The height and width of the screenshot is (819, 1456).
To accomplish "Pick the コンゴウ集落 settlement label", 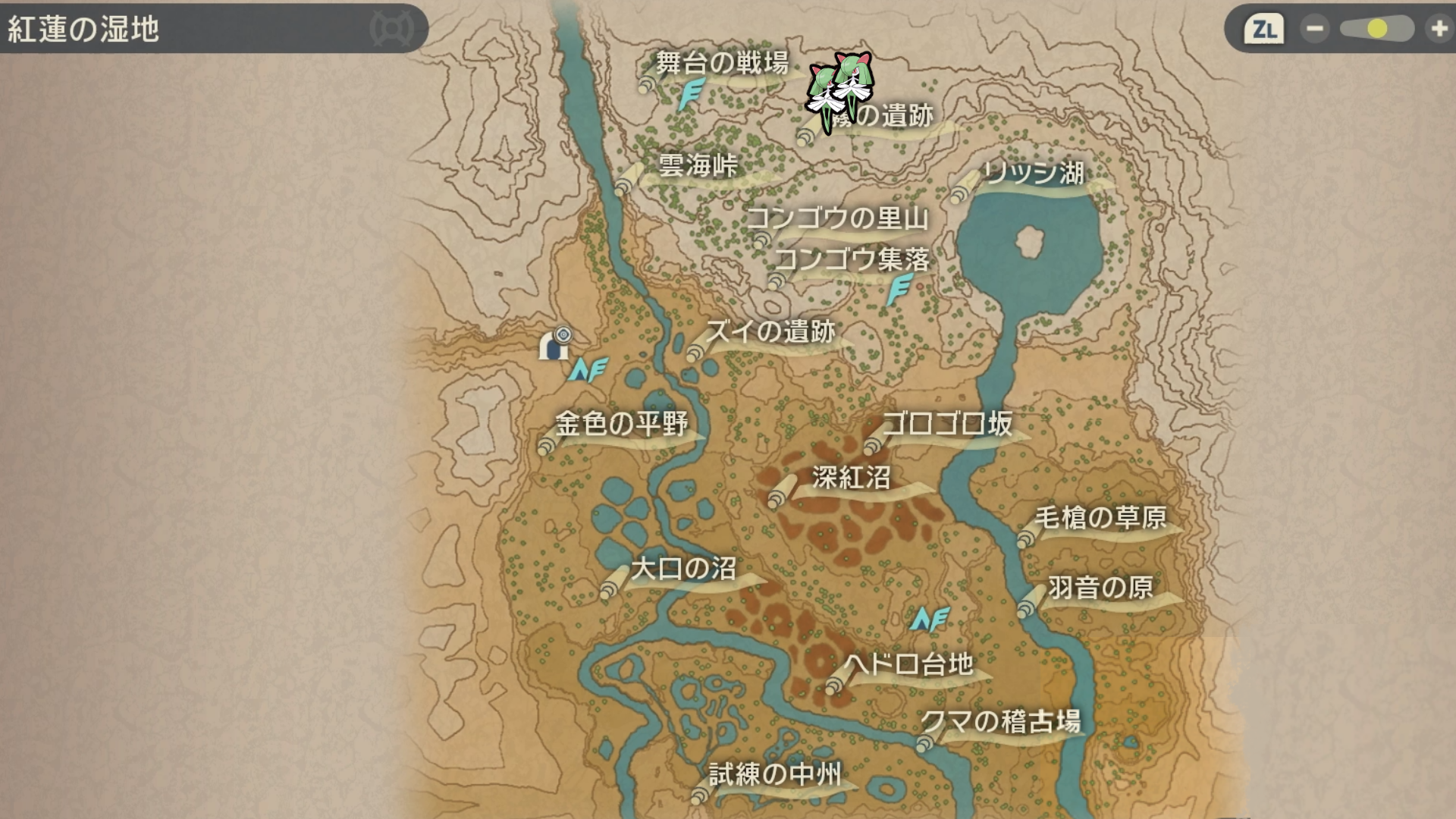I will (x=852, y=259).
